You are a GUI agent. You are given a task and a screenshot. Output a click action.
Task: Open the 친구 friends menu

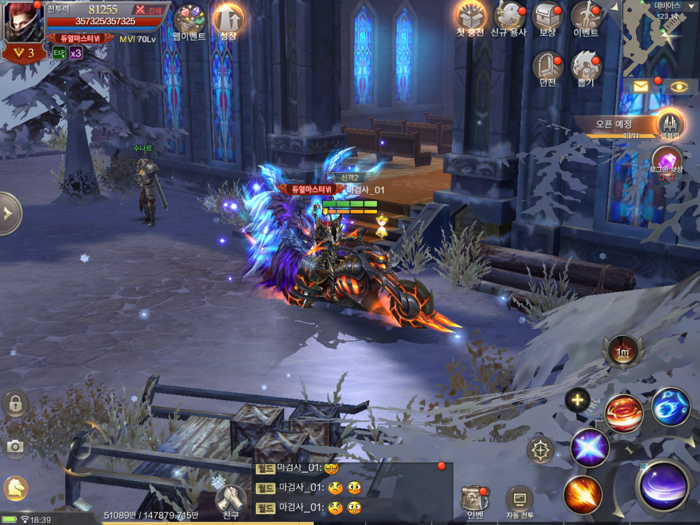point(232,499)
